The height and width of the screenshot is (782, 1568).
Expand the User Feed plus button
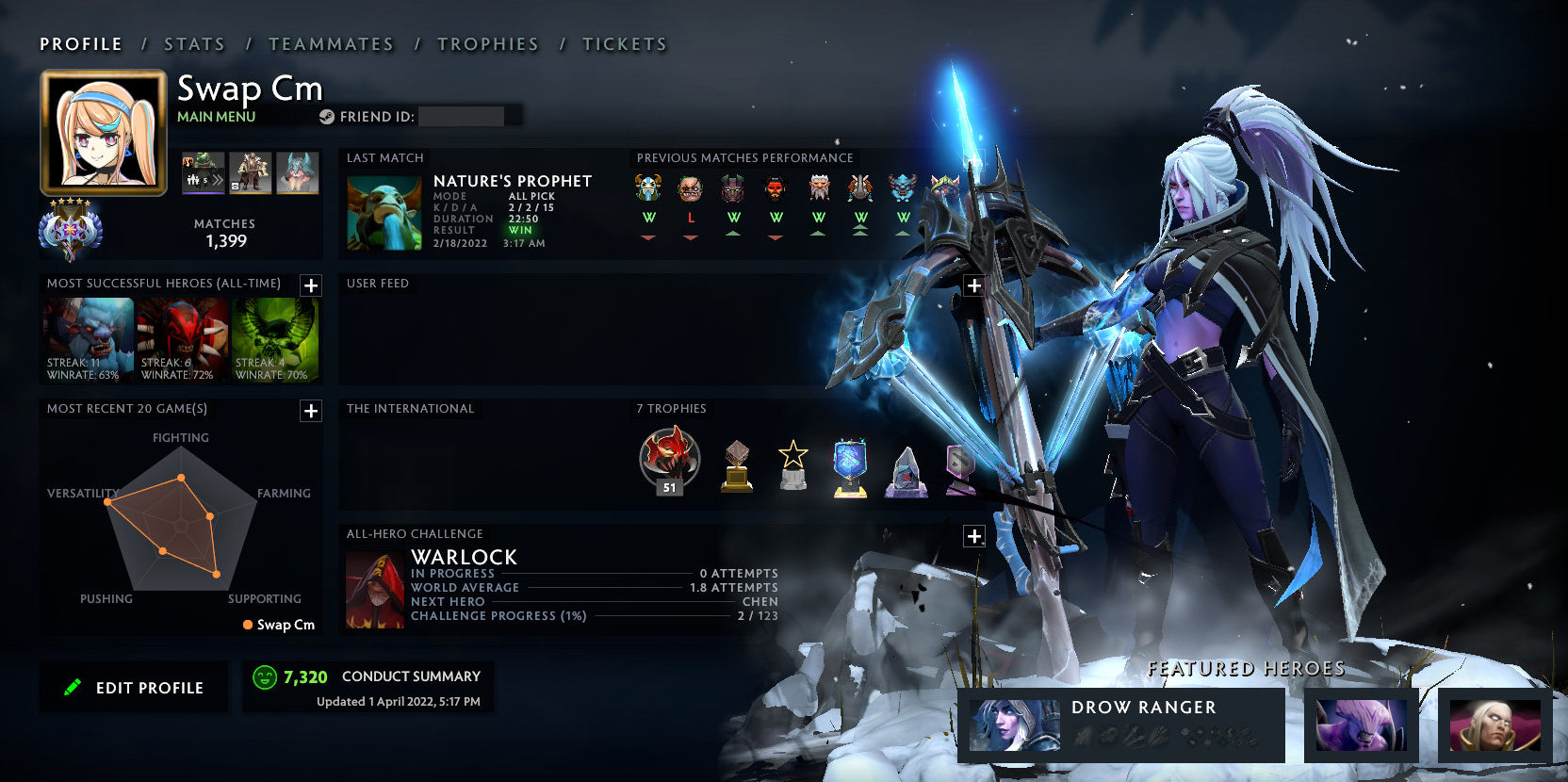click(974, 285)
